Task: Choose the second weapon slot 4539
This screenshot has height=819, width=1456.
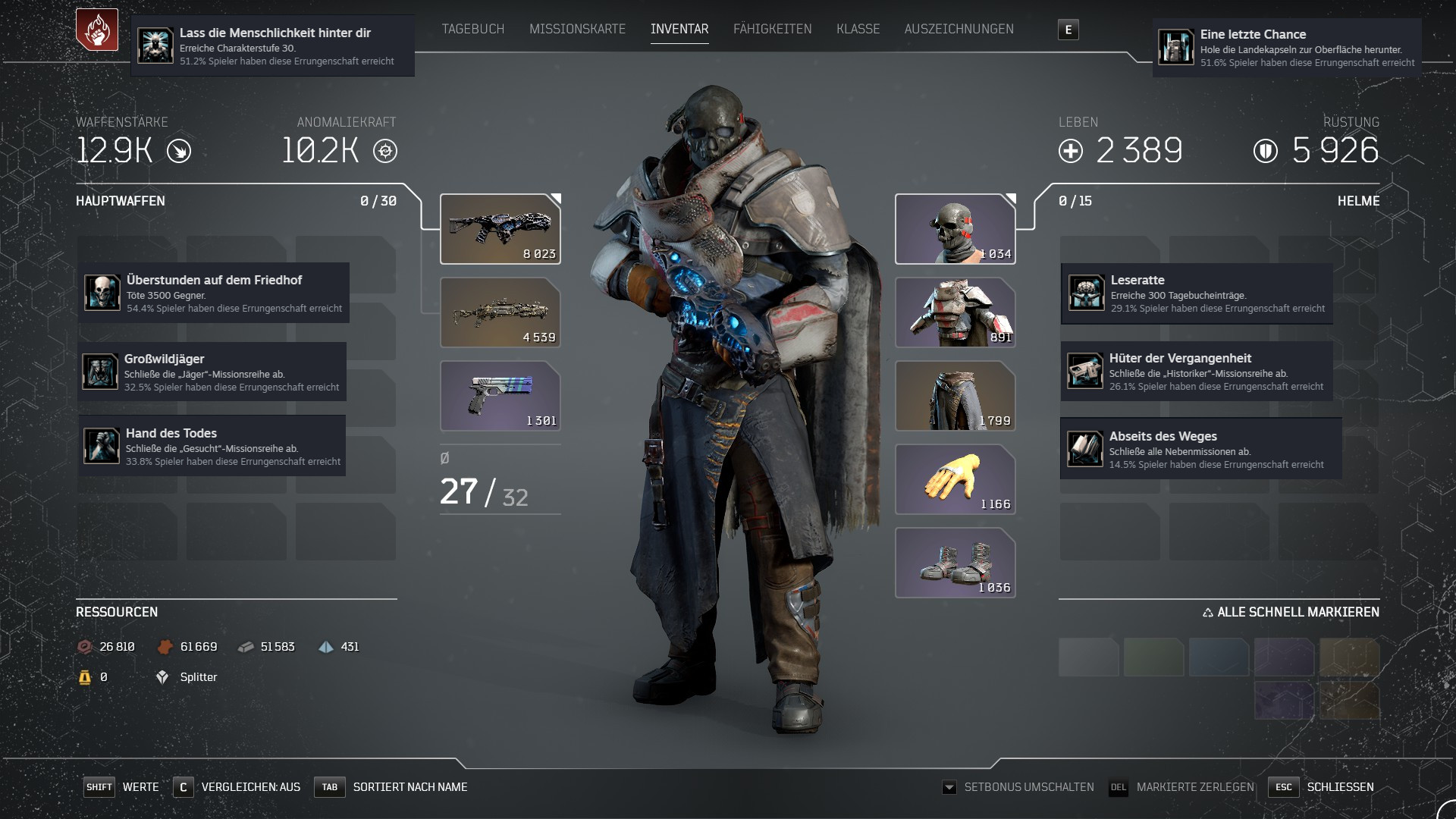Action: [500, 312]
